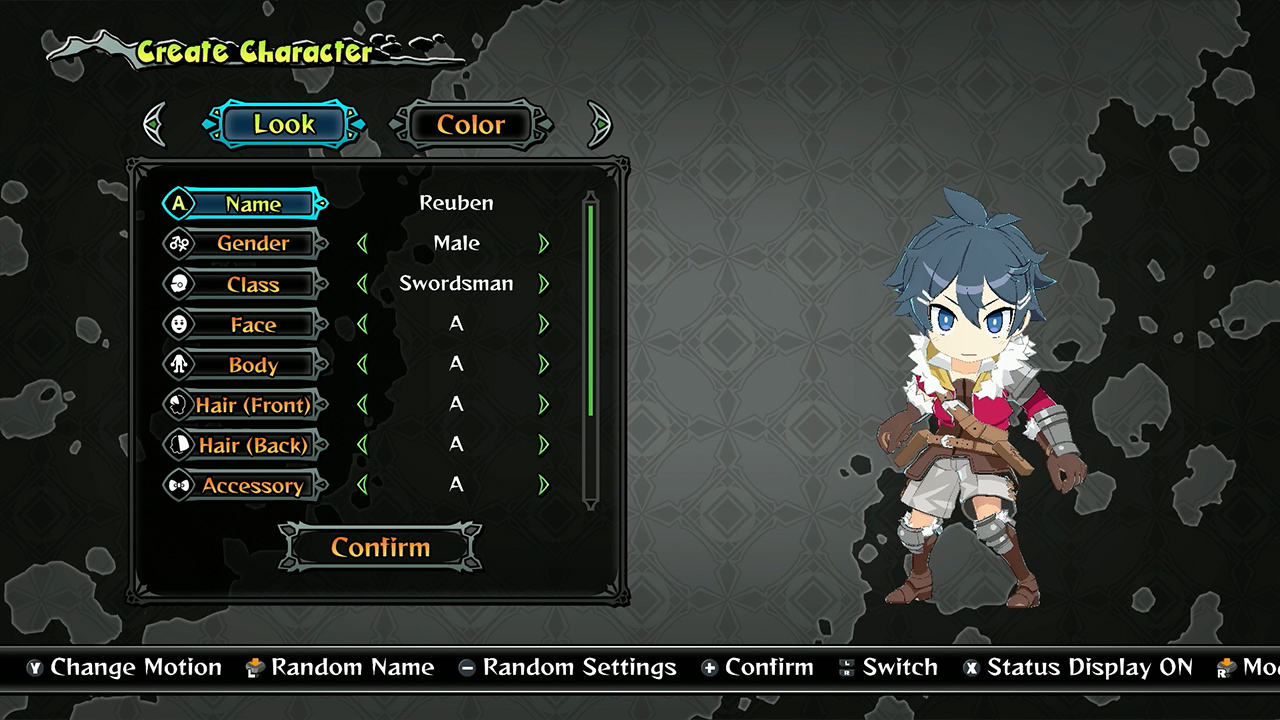Click the name field showing Reuben
Viewport: 1280px width, 720px height.
tap(456, 203)
